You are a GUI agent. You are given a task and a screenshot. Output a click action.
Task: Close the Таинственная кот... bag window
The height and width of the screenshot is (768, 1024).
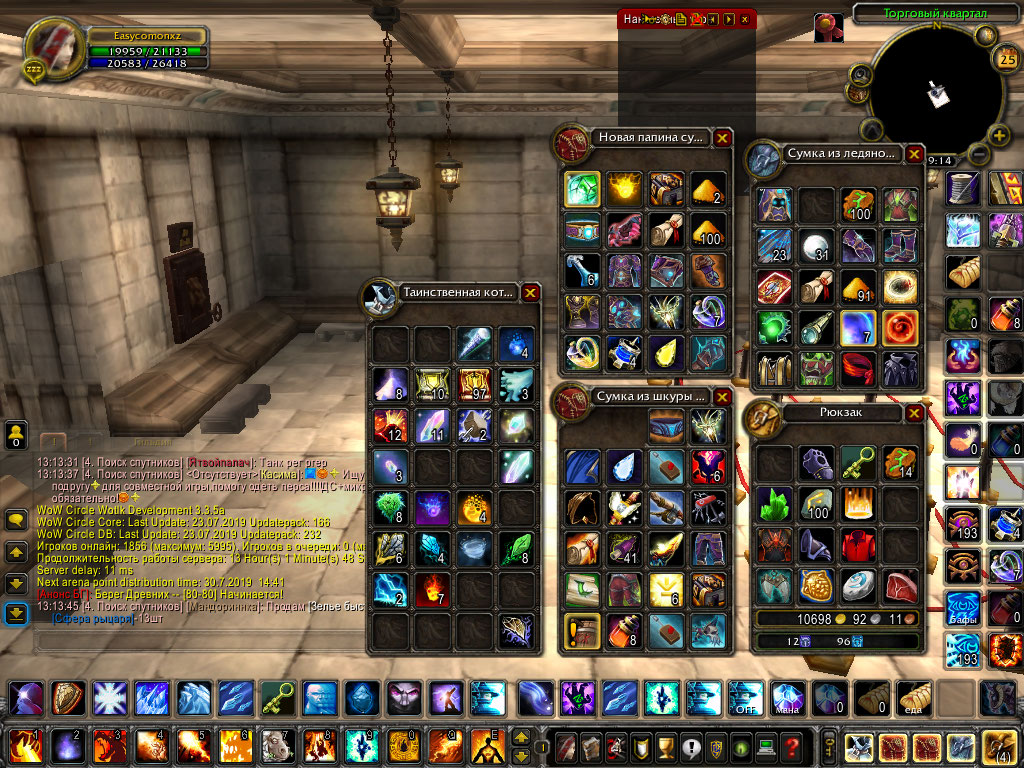530,293
